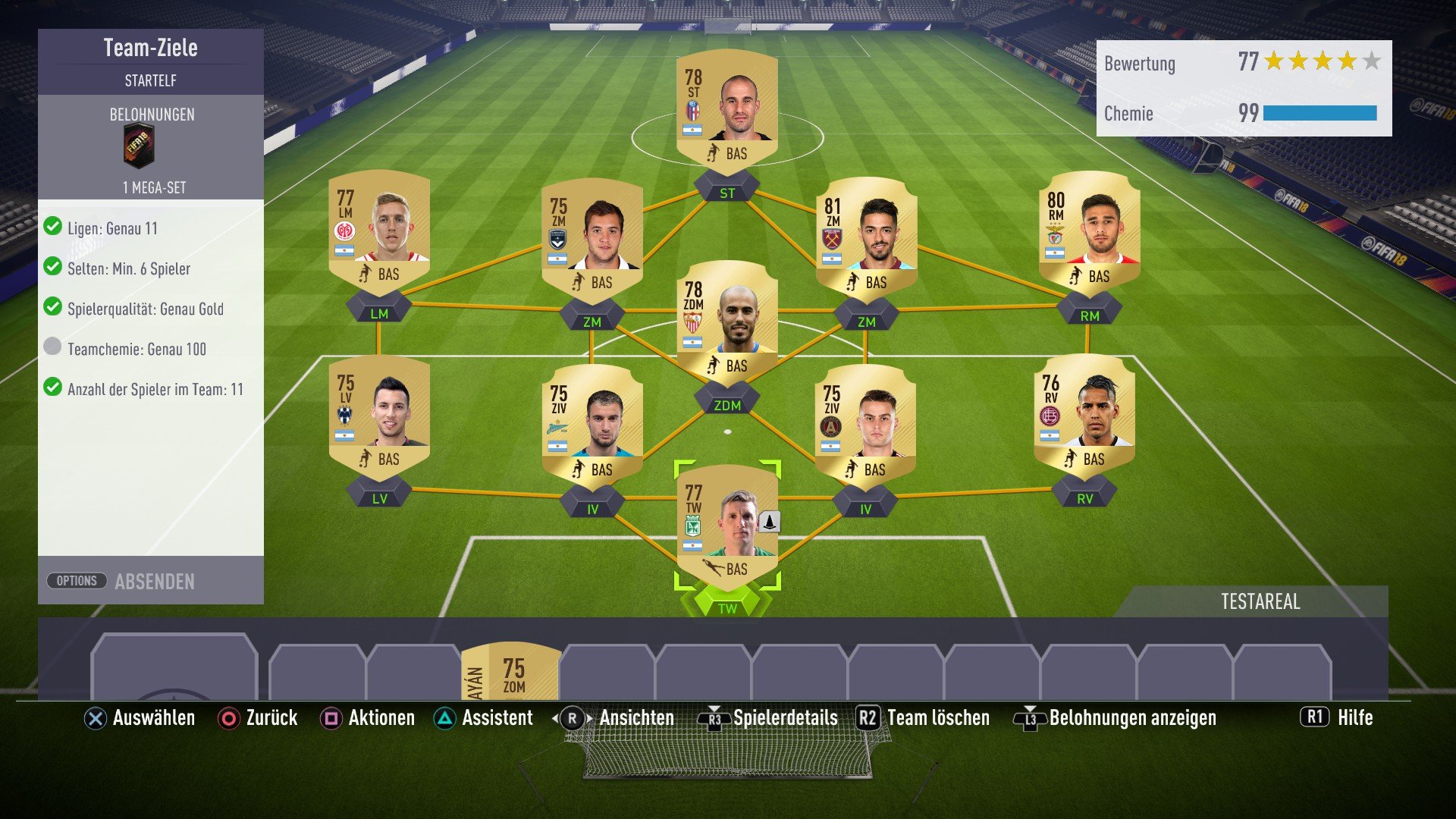Select the 78-rated striker card
1456x819 pixels.
click(726, 110)
